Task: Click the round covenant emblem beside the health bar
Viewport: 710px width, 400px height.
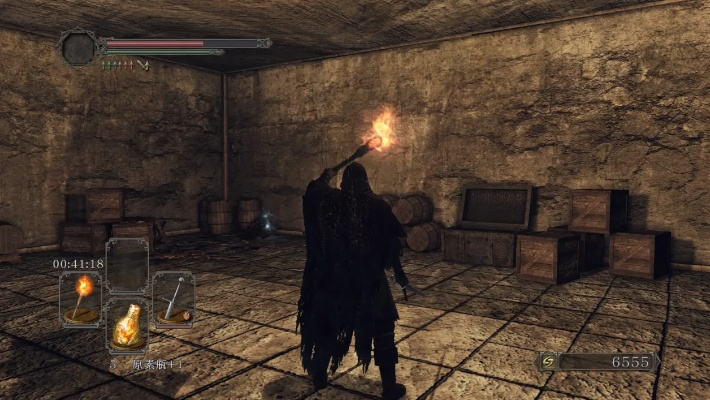Action: tap(78, 47)
